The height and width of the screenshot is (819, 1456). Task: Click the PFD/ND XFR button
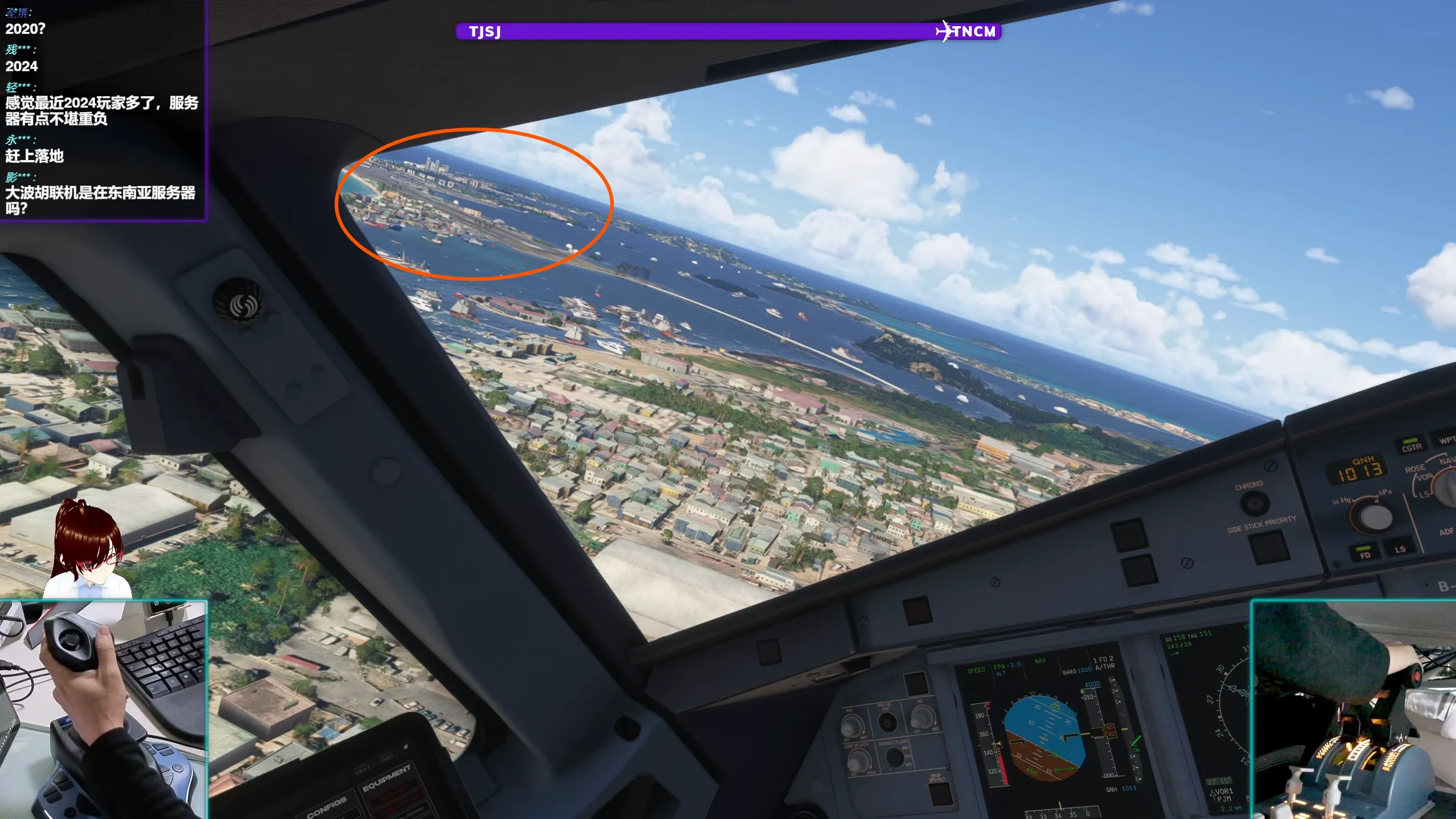point(886,723)
